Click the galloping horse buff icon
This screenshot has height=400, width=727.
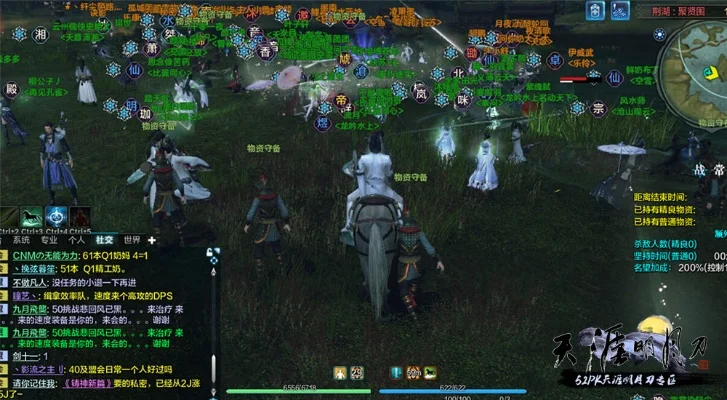pos(429,373)
